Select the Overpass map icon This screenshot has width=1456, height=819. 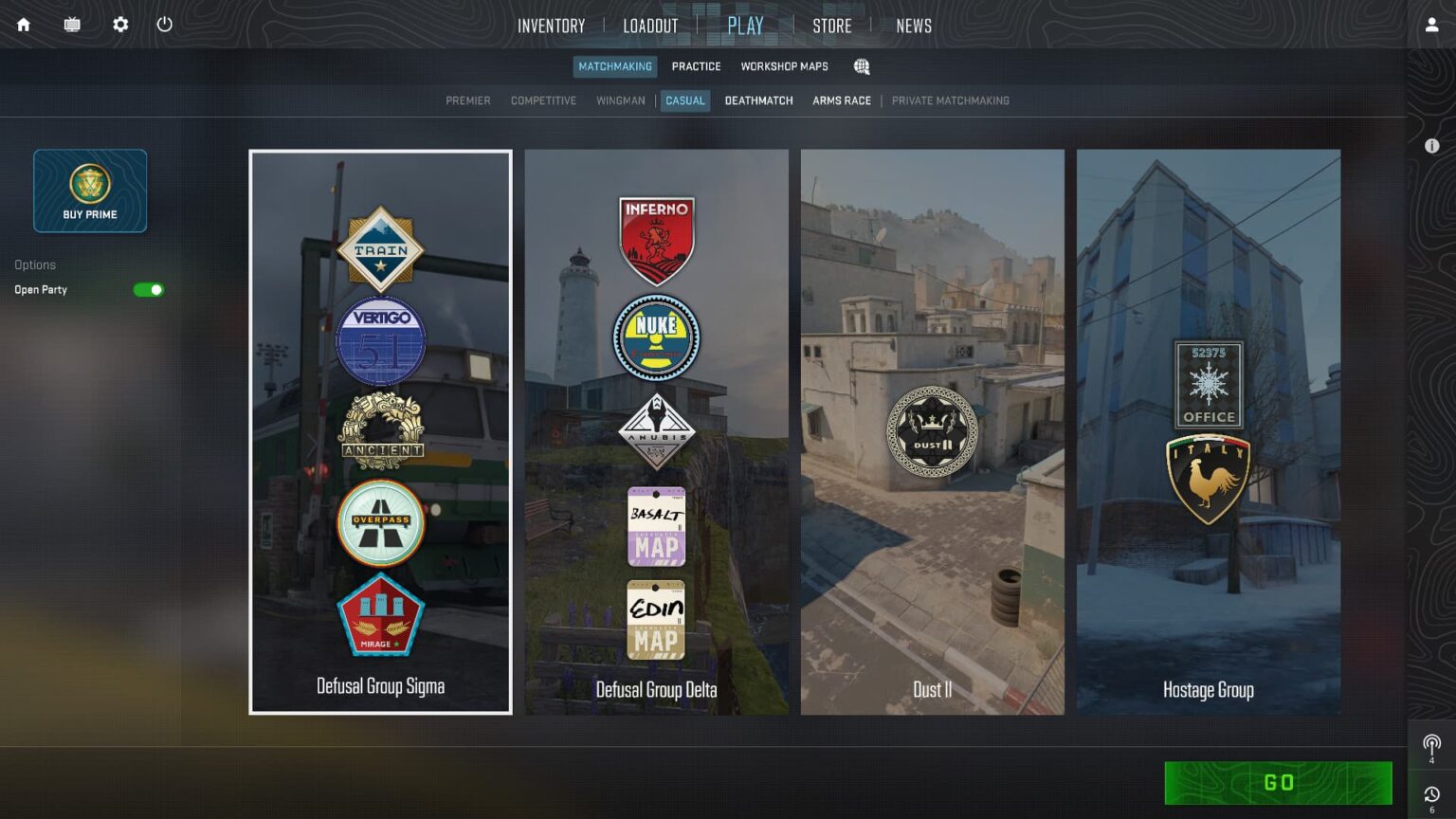[380, 522]
